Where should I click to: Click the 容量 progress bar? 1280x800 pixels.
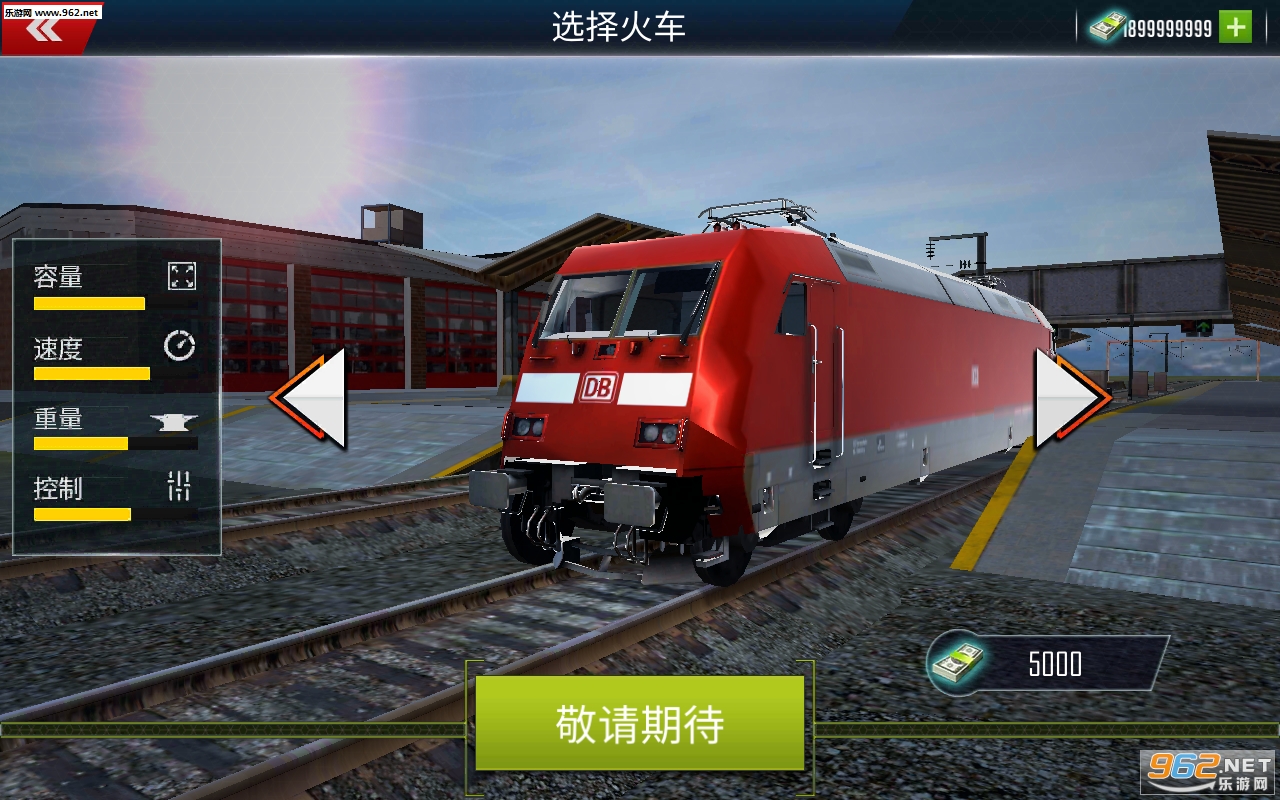point(89,303)
